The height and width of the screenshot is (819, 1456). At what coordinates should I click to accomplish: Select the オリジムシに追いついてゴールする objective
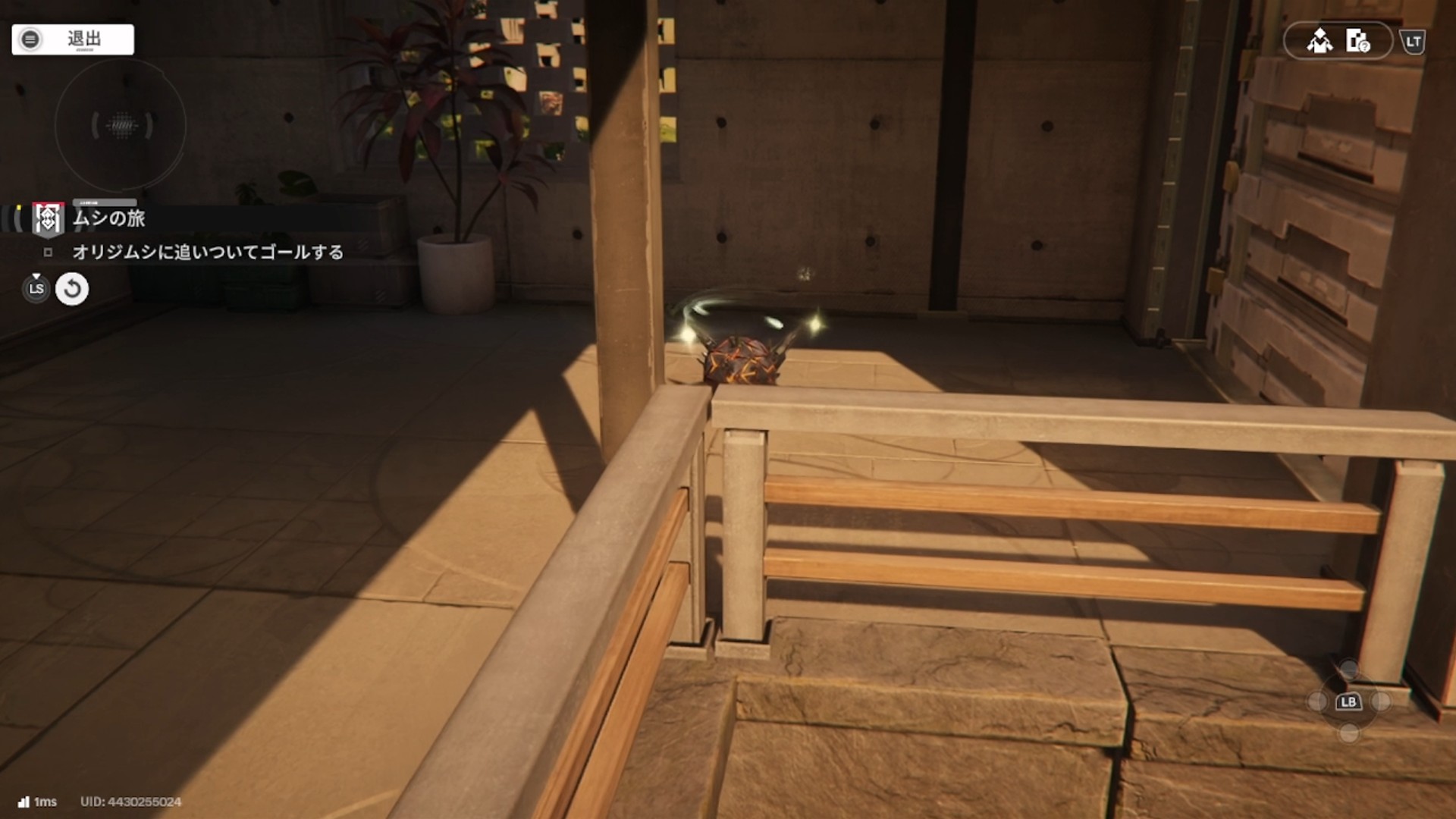[207, 253]
